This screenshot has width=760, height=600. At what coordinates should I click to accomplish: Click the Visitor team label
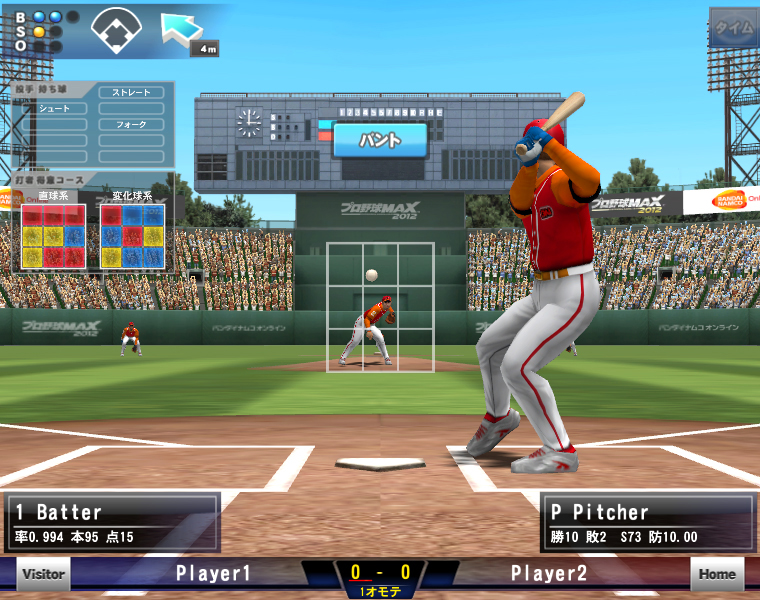click(44, 574)
